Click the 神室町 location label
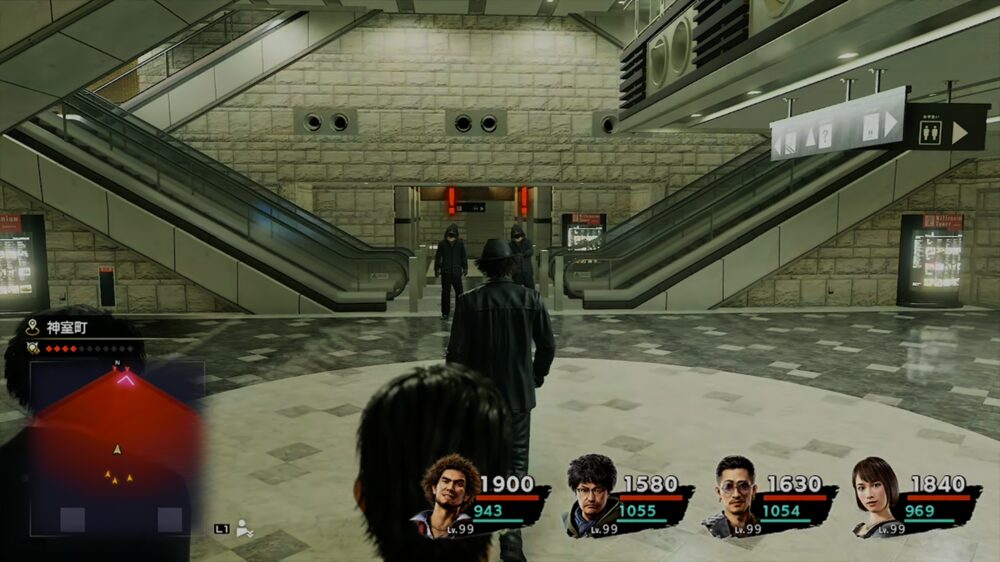Image resolution: width=1000 pixels, height=562 pixels. point(66,327)
